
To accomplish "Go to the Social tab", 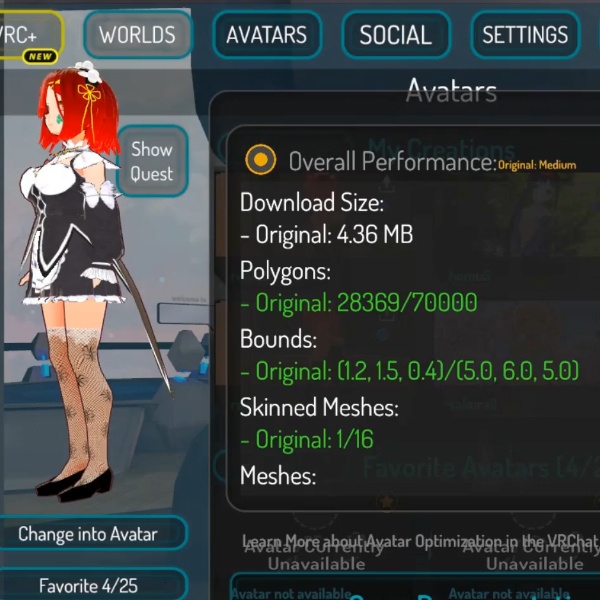I will [x=395, y=35].
